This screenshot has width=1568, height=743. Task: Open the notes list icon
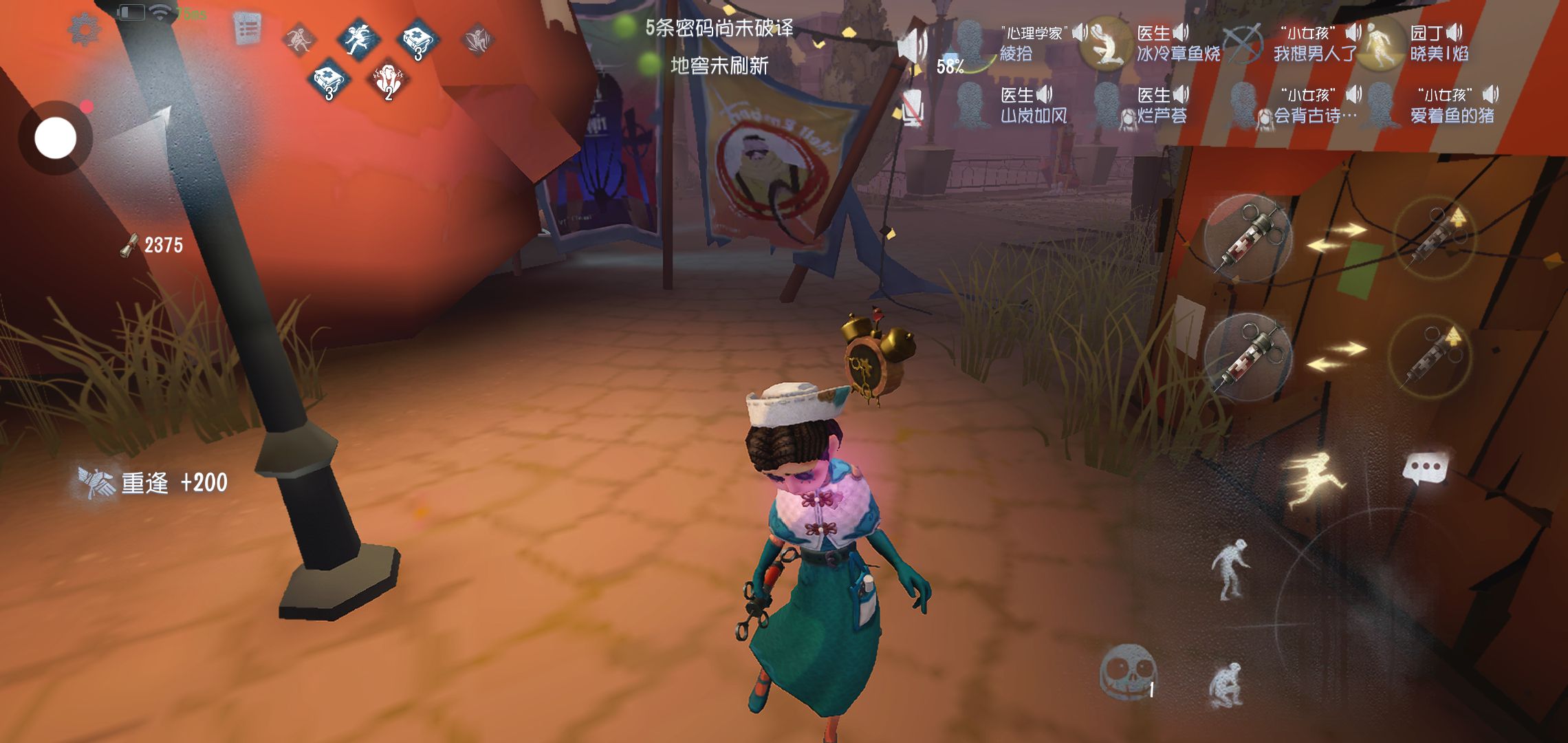(x=248, y=30)
